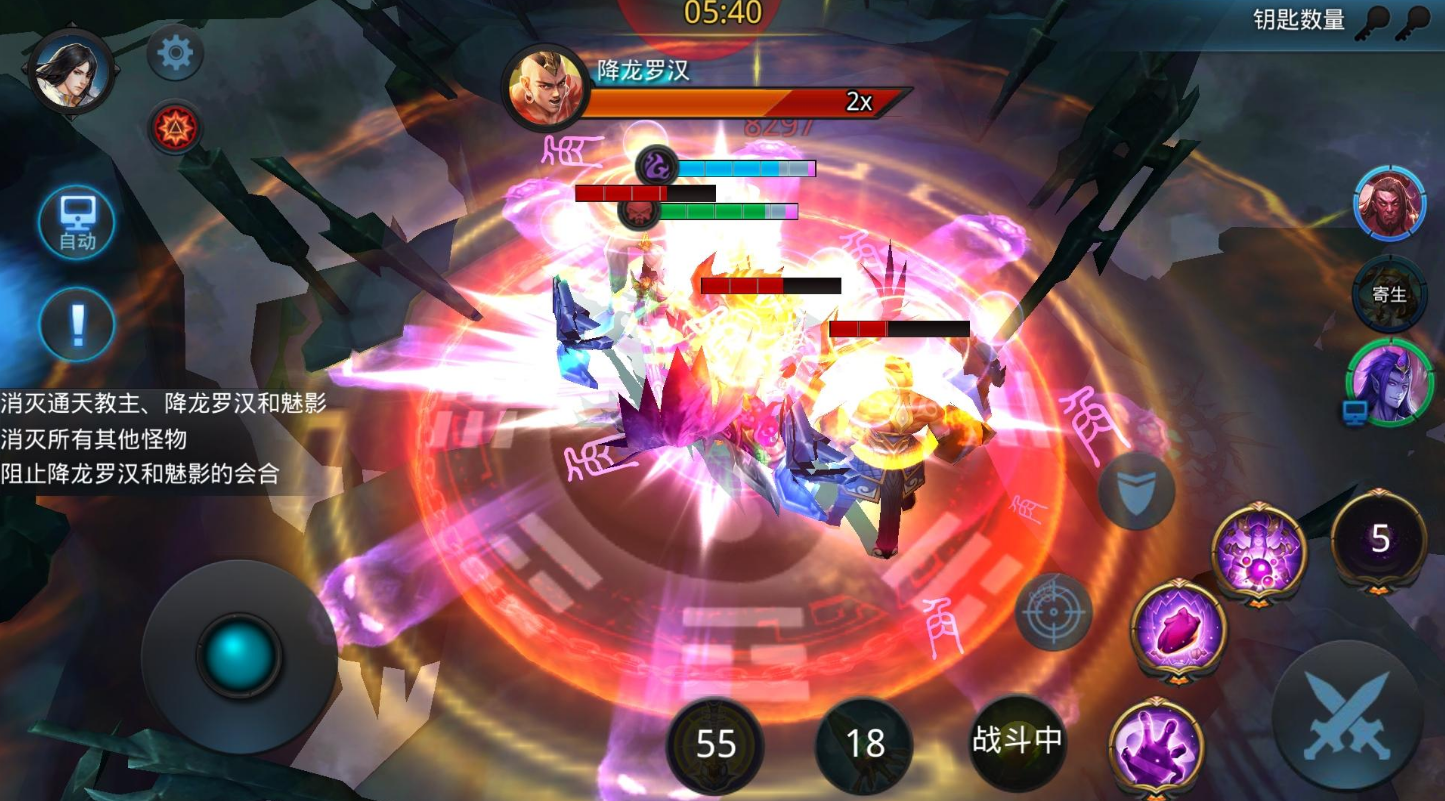
Task: Tap the skill on 5-second cooldown
Action: pyautogui.click(x=1379, y=540)
